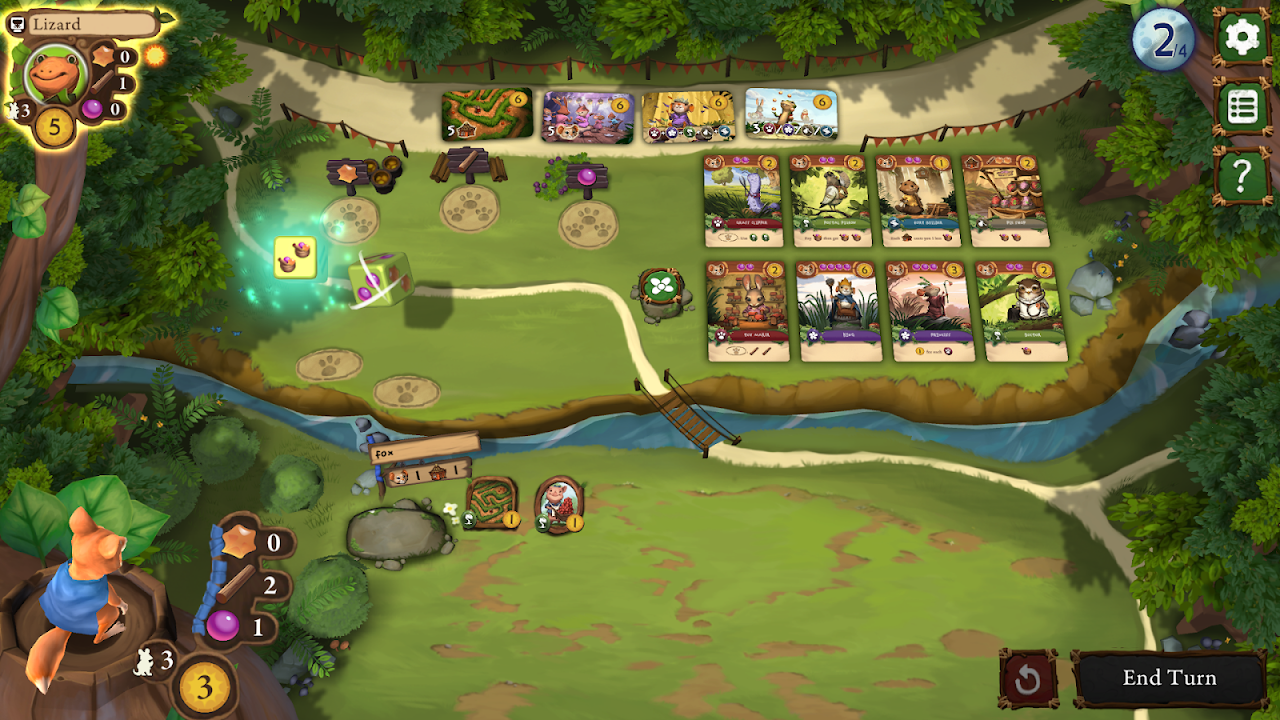Choose the purple worm with pitchfork card
Image resolution: width=1280 pixels, height=720 pixels.
(x=743, y=200)
